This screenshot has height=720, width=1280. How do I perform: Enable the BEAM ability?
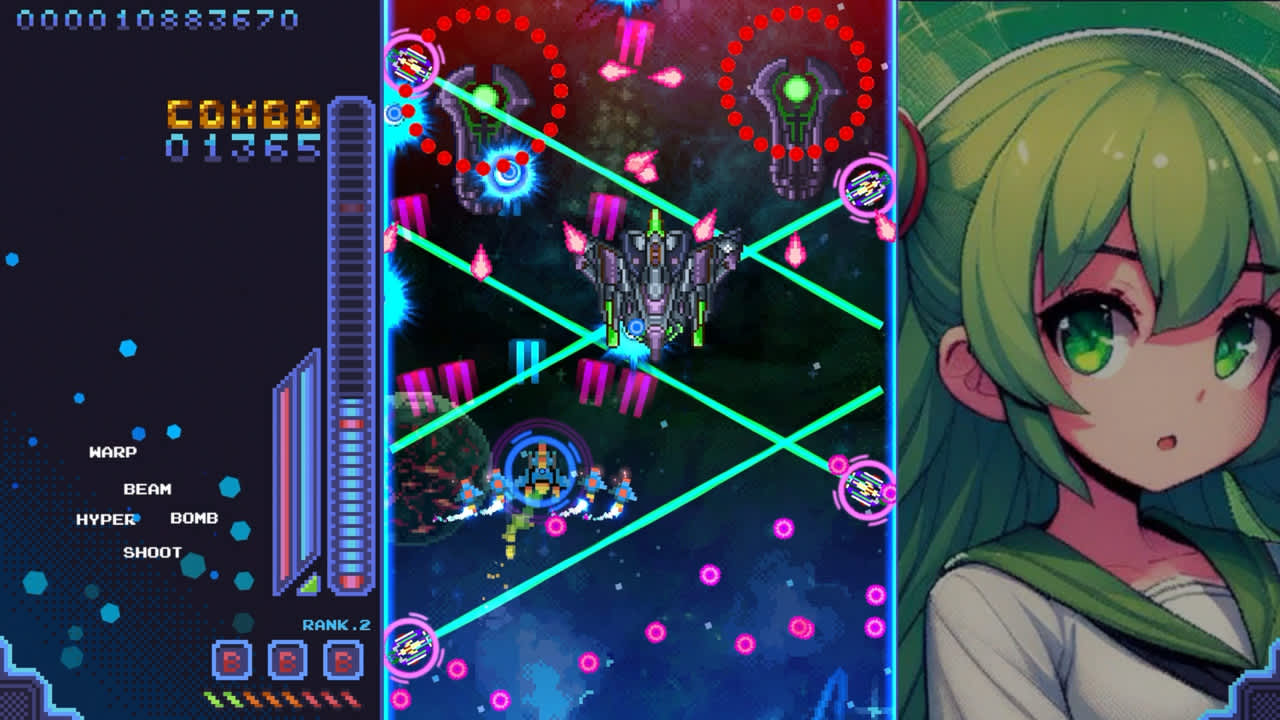pyautogui.click(x=146, y=489)
